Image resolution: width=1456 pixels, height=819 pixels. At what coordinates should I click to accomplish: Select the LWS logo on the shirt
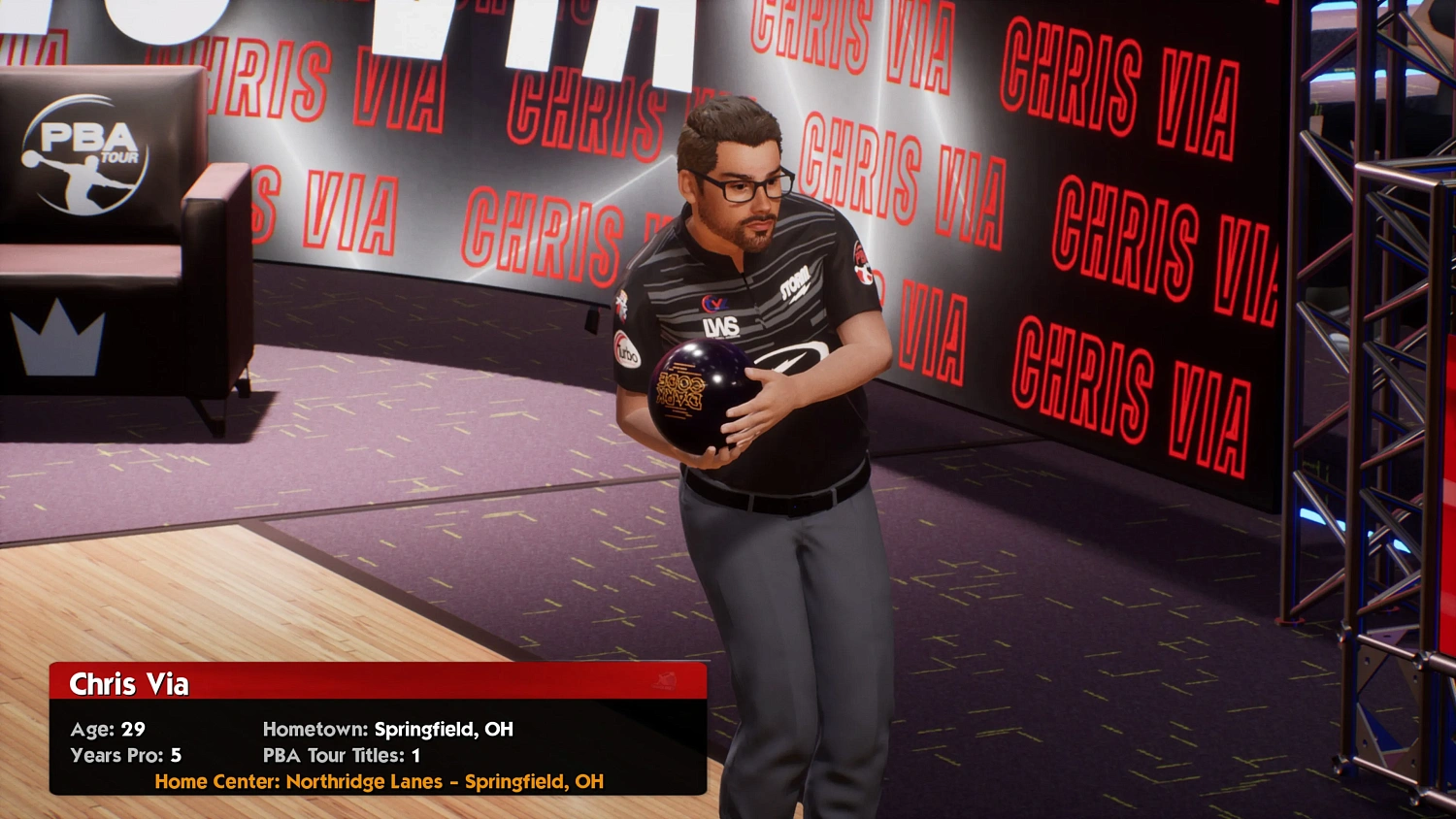point(722,327)
